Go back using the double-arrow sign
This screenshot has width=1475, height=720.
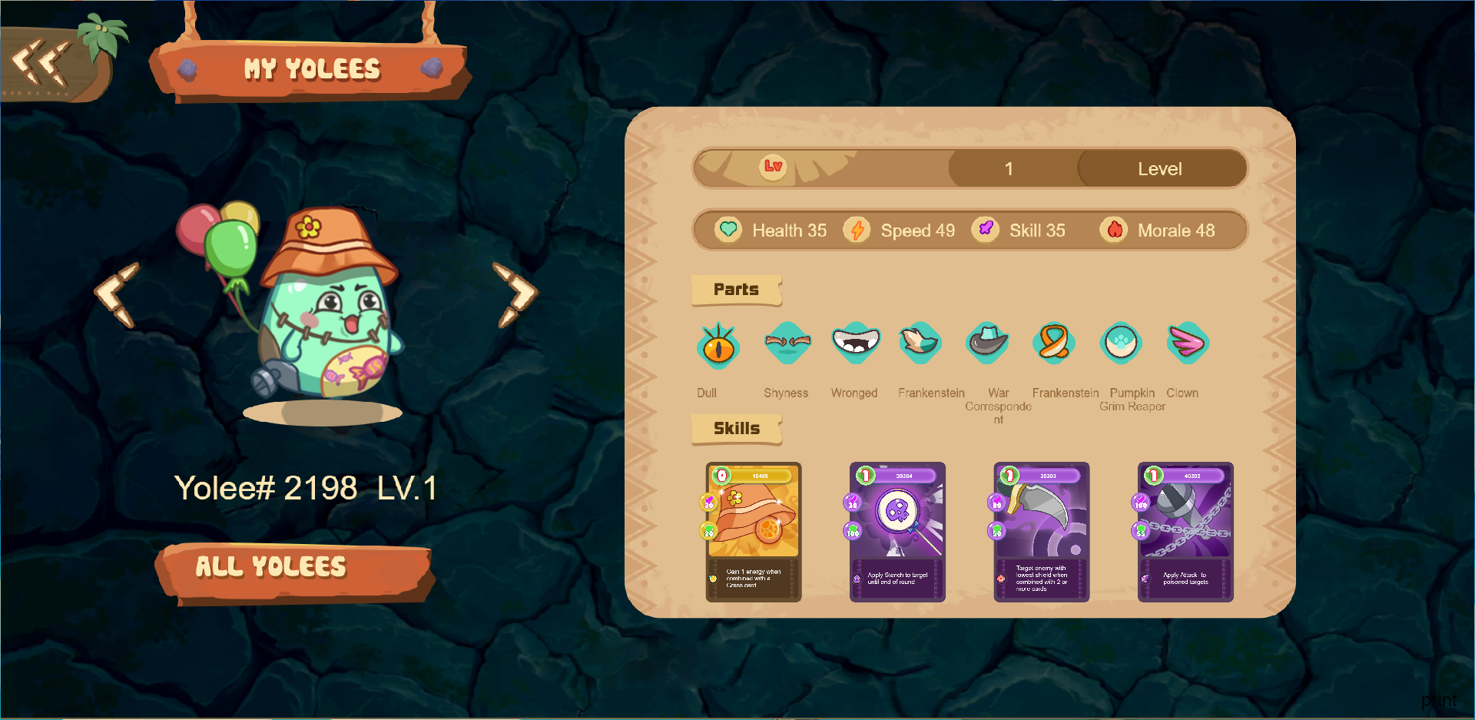[40, 61]
